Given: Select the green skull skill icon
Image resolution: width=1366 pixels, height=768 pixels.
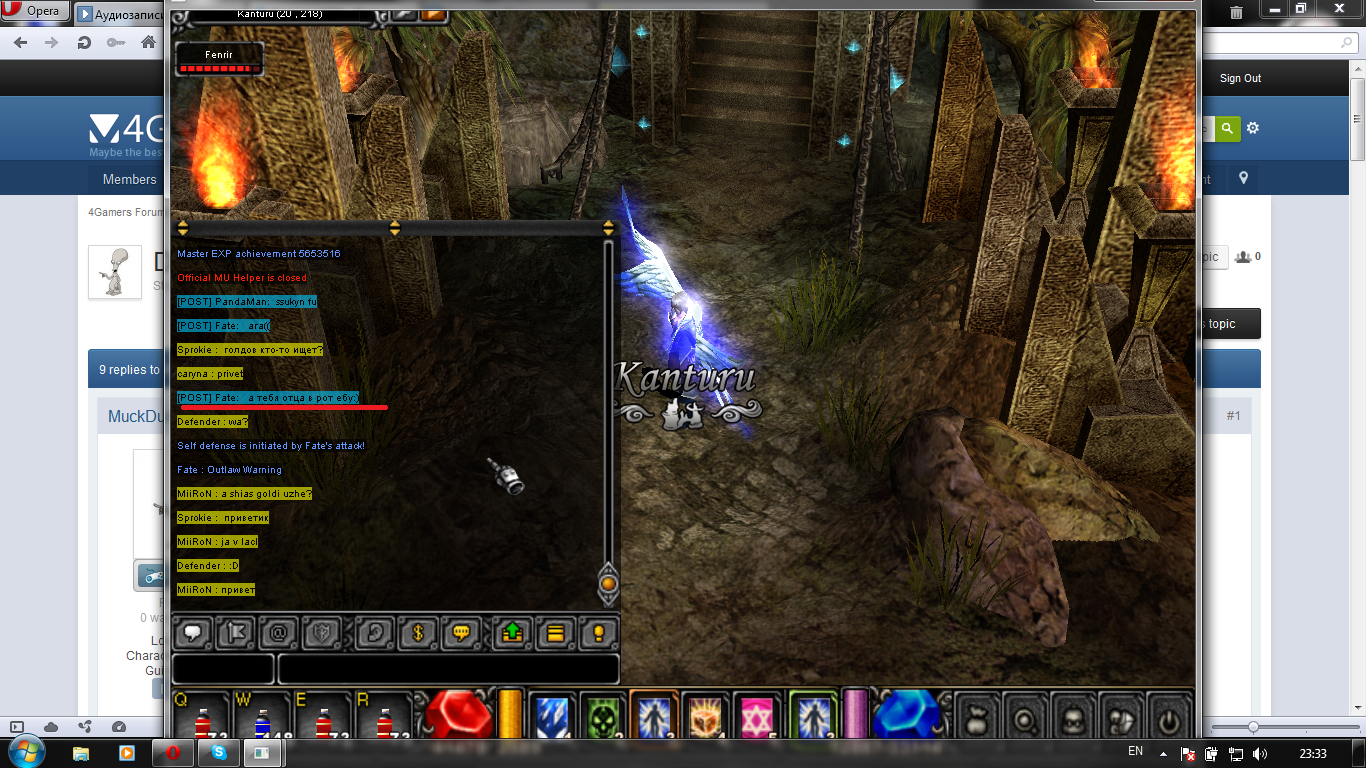Looking at the screenshot, I should 603,716.
